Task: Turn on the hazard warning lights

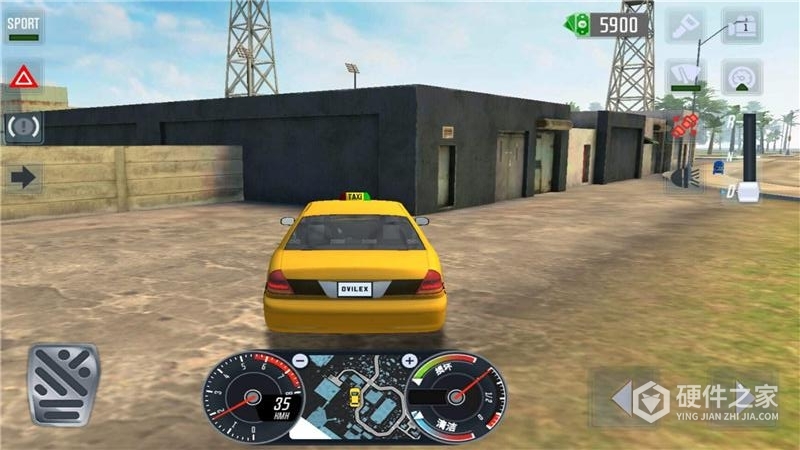Action: pyautogui.click(x=24, y=76)
